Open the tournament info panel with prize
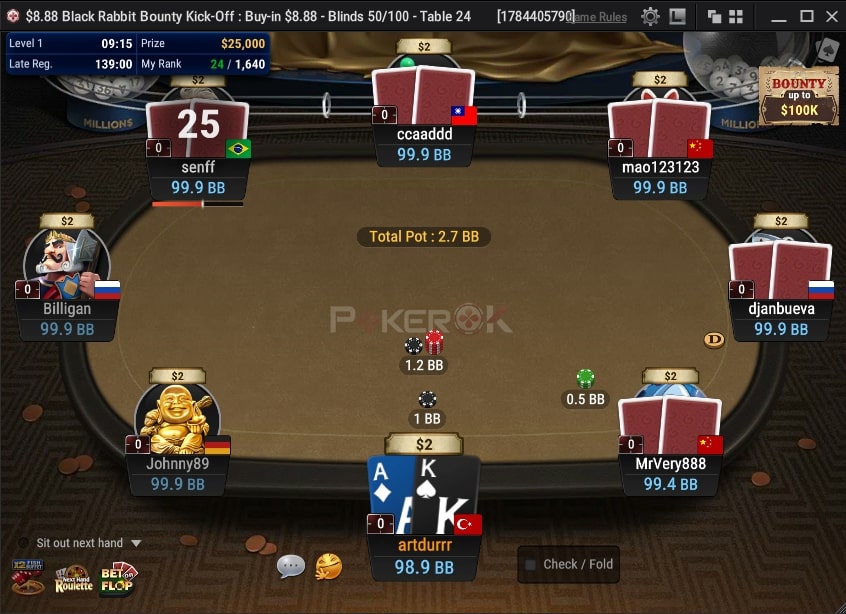Image resolution: width=846 pixels, height=614 pixels. tap(137, 53)
